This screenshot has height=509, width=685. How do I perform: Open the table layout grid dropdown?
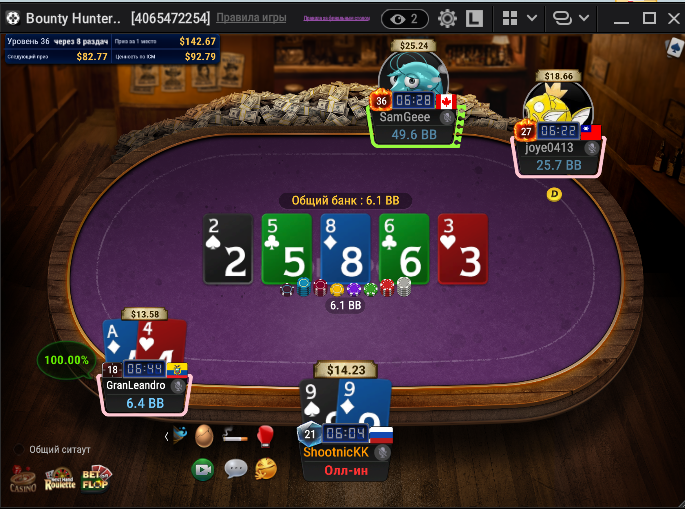519,18
